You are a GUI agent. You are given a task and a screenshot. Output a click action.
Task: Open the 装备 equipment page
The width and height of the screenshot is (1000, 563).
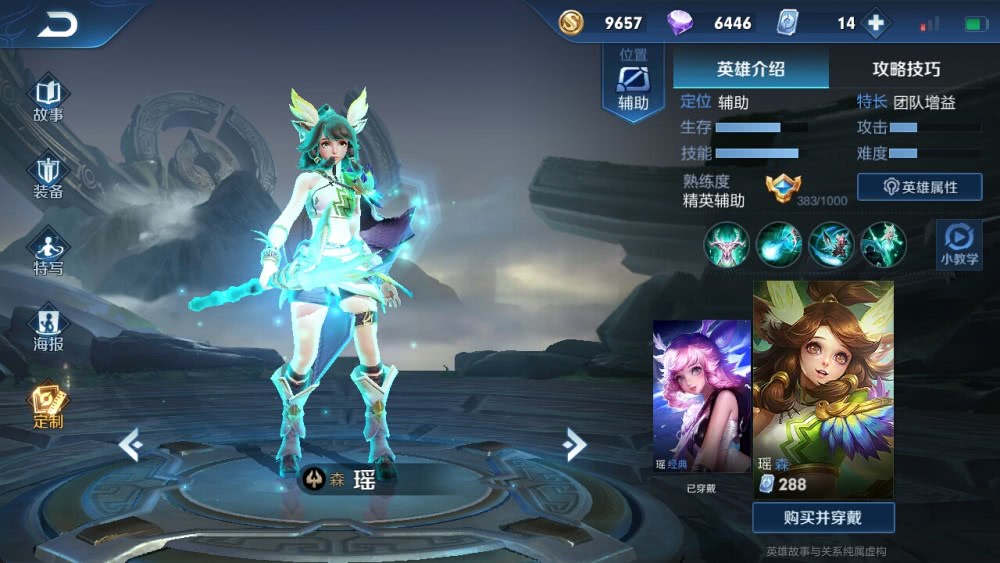(48, 176)
